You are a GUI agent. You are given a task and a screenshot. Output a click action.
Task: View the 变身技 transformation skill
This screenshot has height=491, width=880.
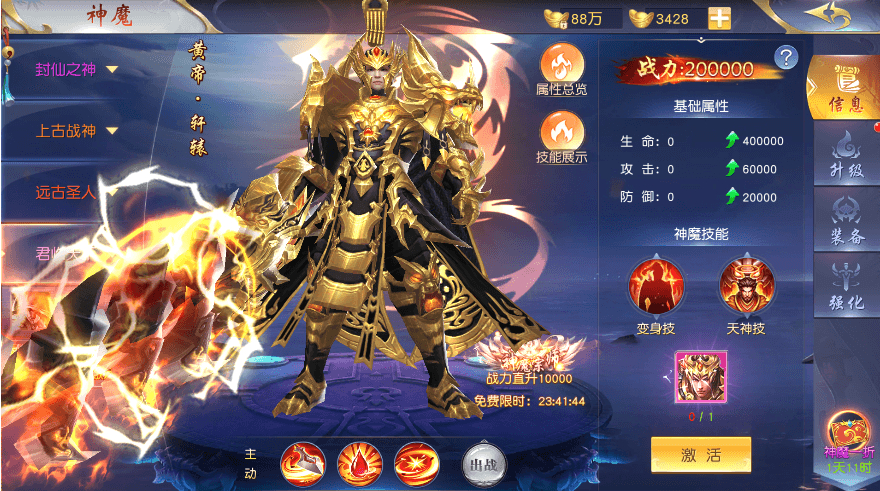(656, 288)
